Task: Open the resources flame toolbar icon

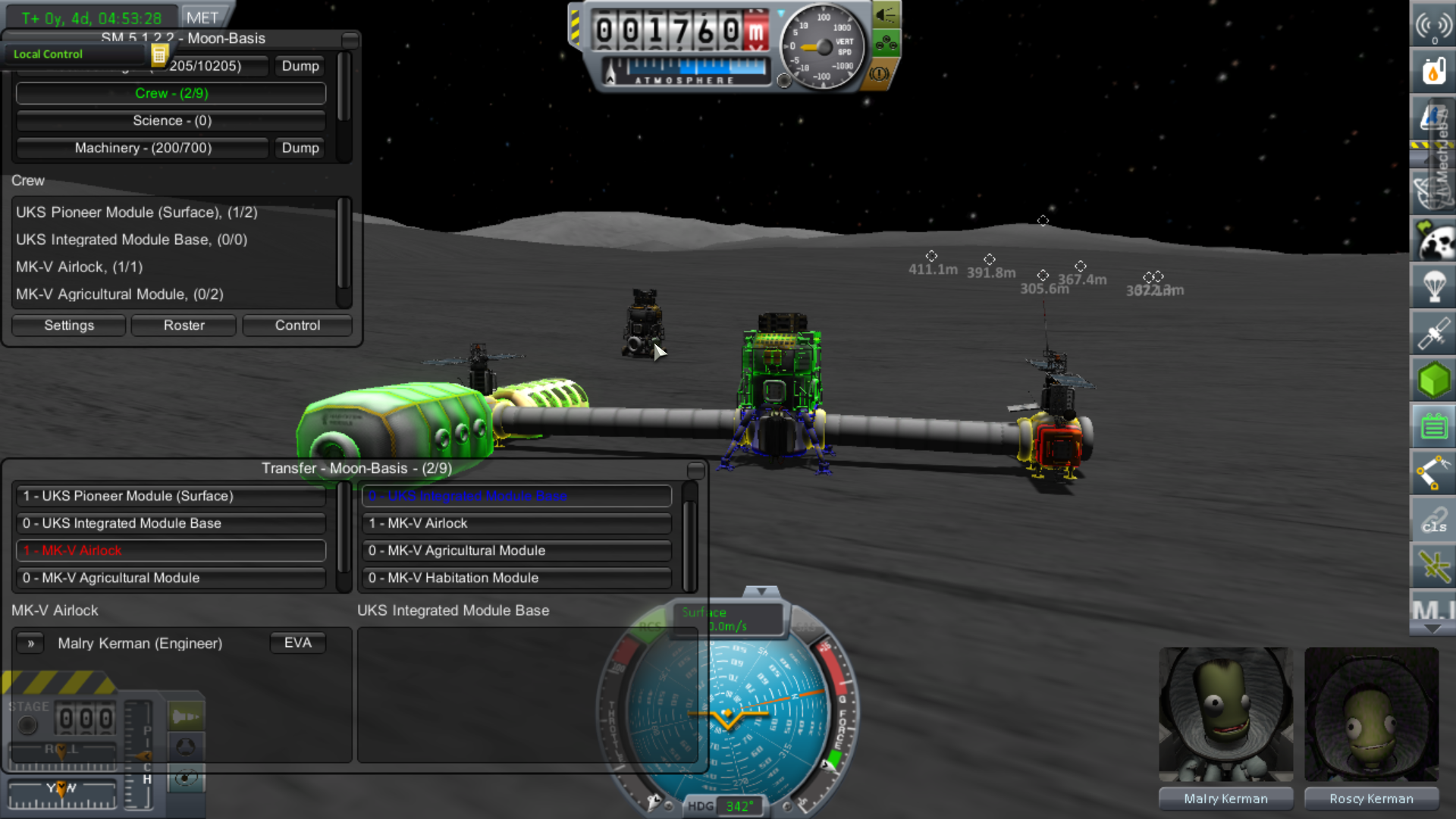Action: coord(1432,72)
